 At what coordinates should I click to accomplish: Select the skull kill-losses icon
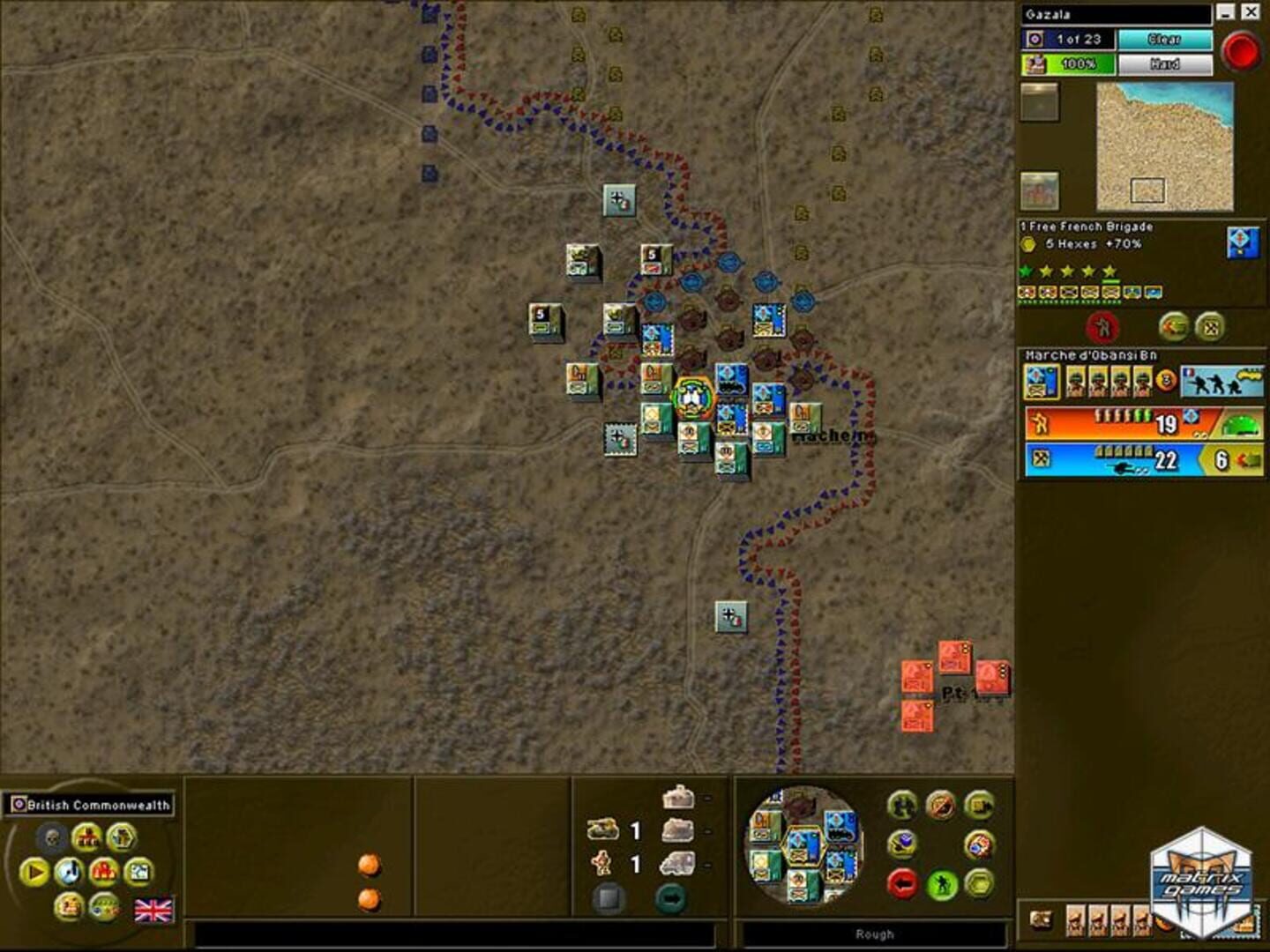coord(53,836)
